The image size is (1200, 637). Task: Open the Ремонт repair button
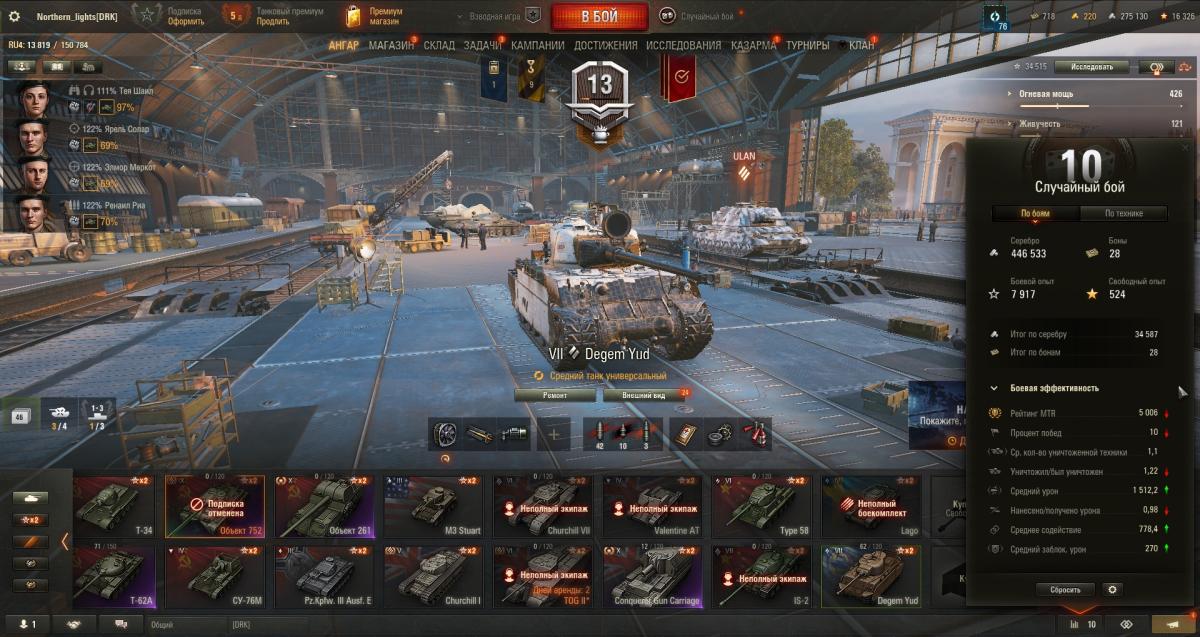pos(554,395)
